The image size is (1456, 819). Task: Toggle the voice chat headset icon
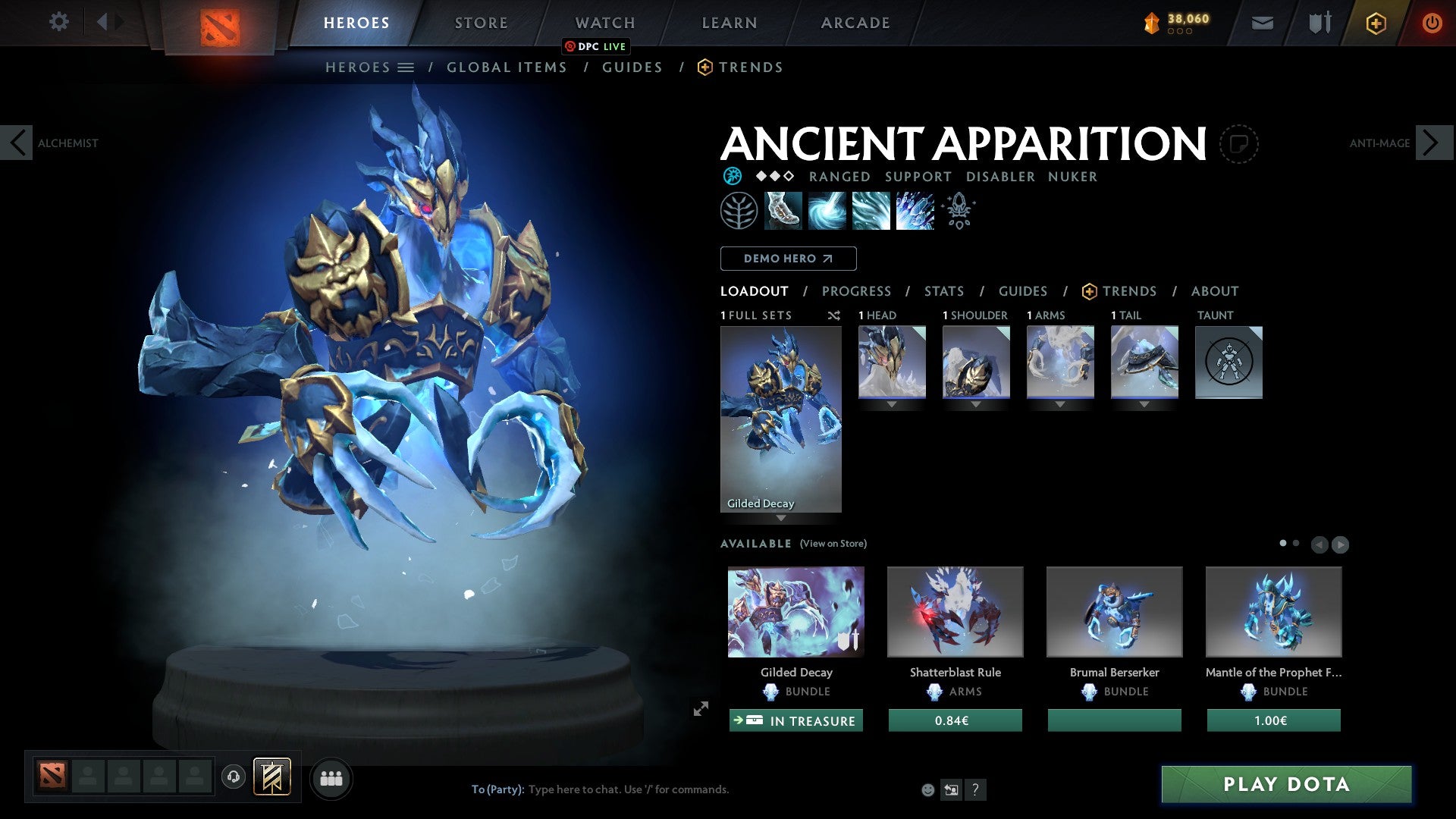(234, 777)
